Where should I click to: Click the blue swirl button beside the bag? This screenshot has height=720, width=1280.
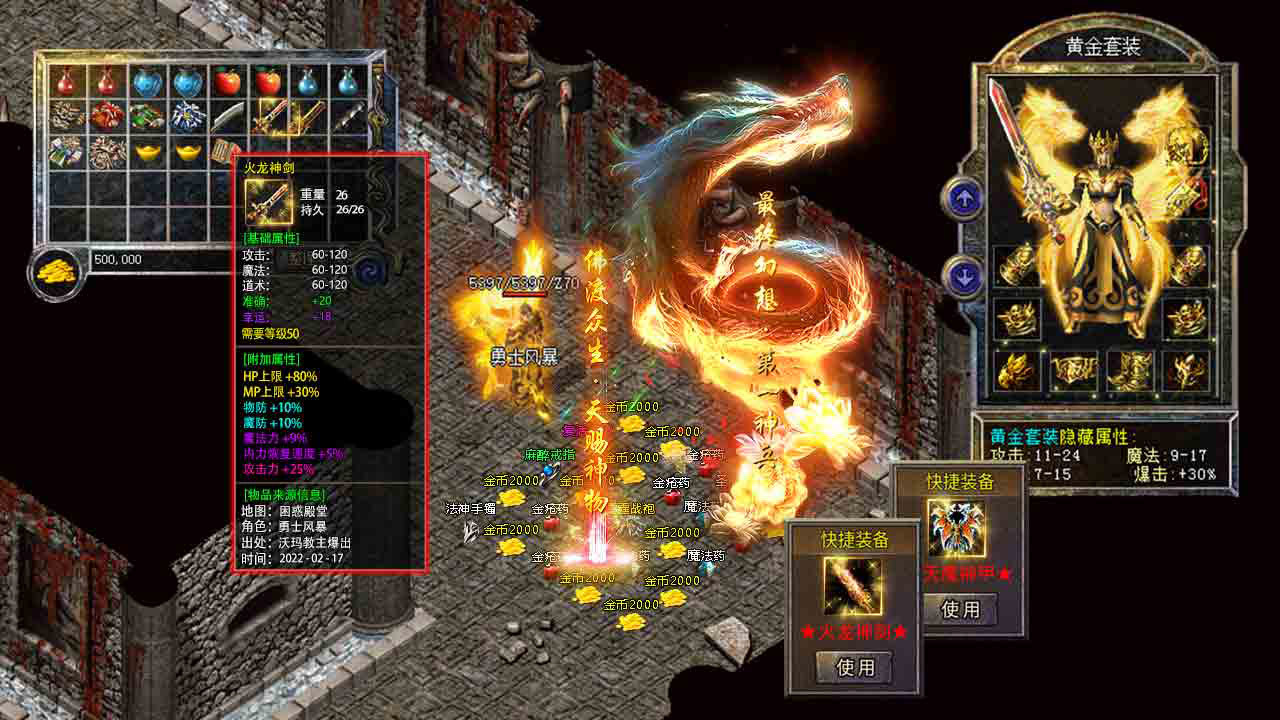coord(372,270)
